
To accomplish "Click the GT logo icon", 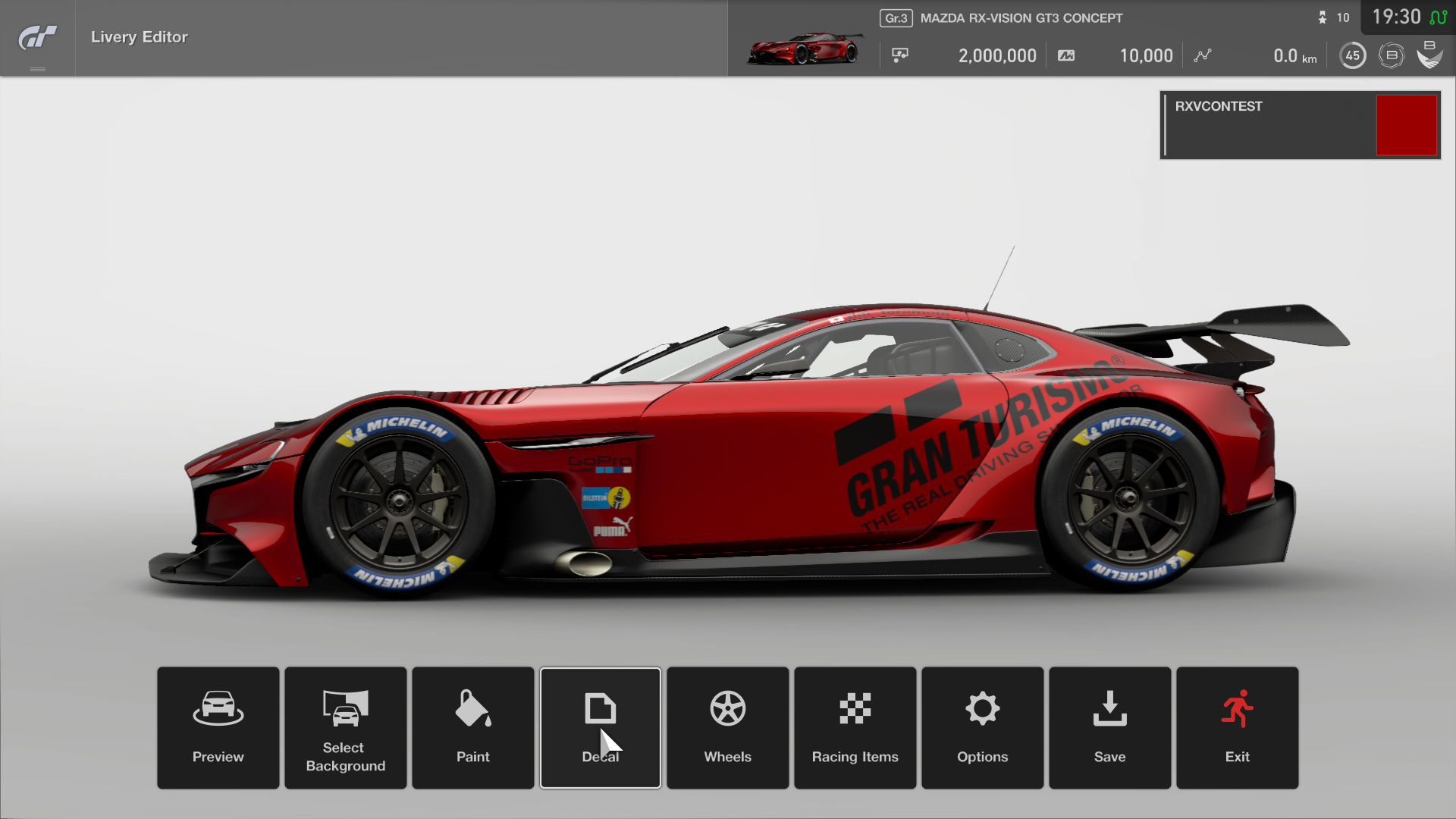I will (x=37, y=37).
